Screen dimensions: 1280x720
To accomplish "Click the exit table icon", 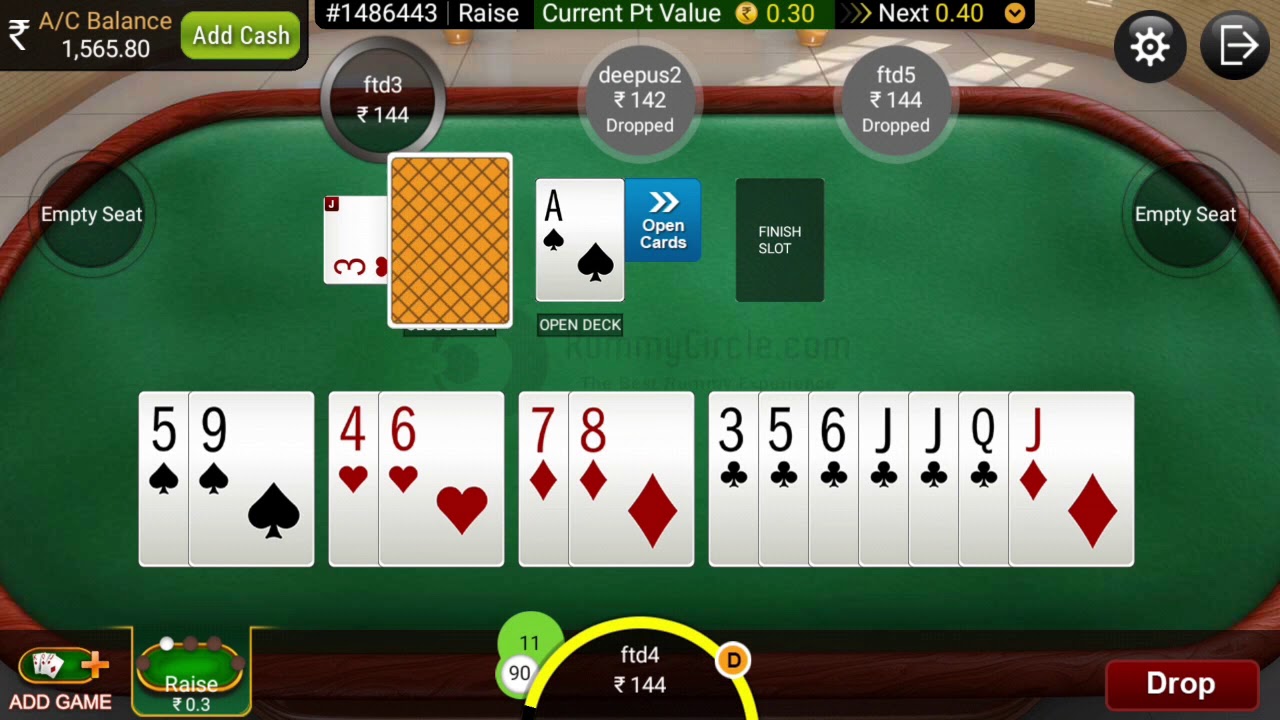I will point(1235,44).
